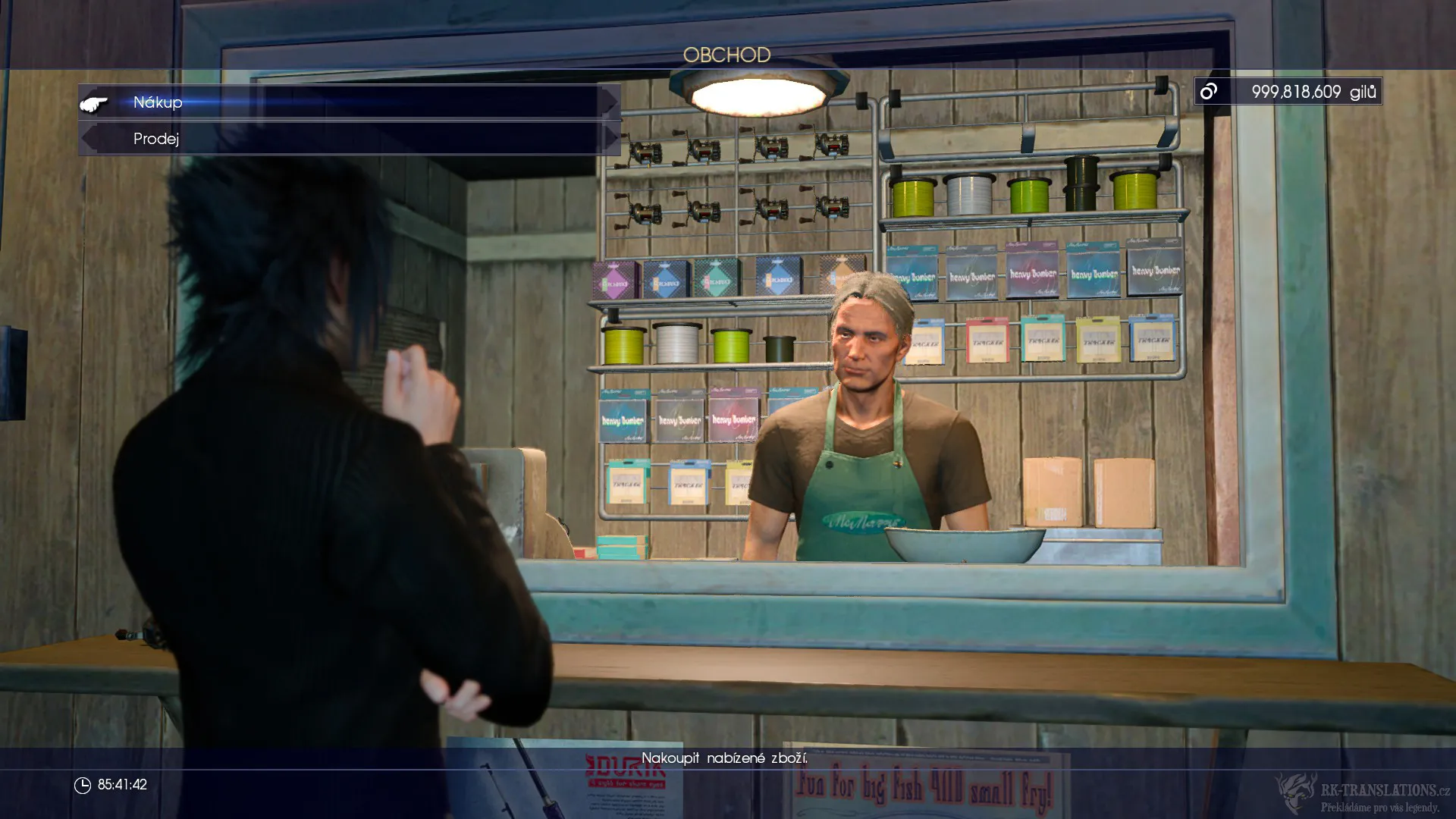Select the Prodej menu entry
Image resolution: width=1456 pixels, height=819 pixels.
155,139
